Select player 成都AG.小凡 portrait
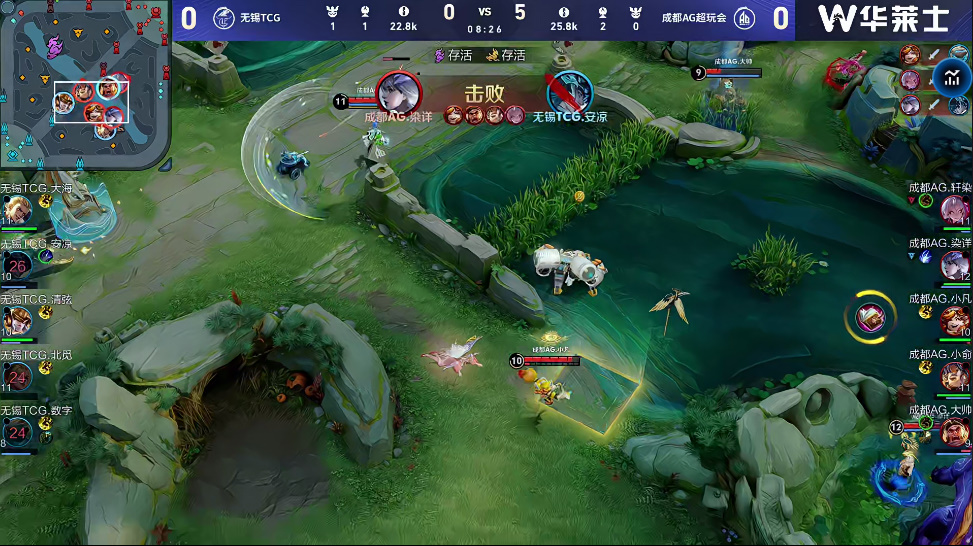Viewport: 973px width, 546px height. click(x=955, y=321)
